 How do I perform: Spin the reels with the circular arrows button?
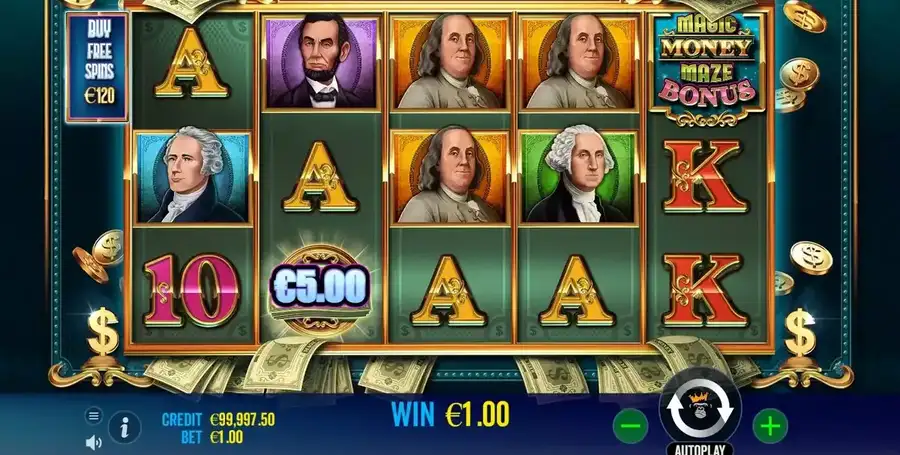click(x=700, y=407)
